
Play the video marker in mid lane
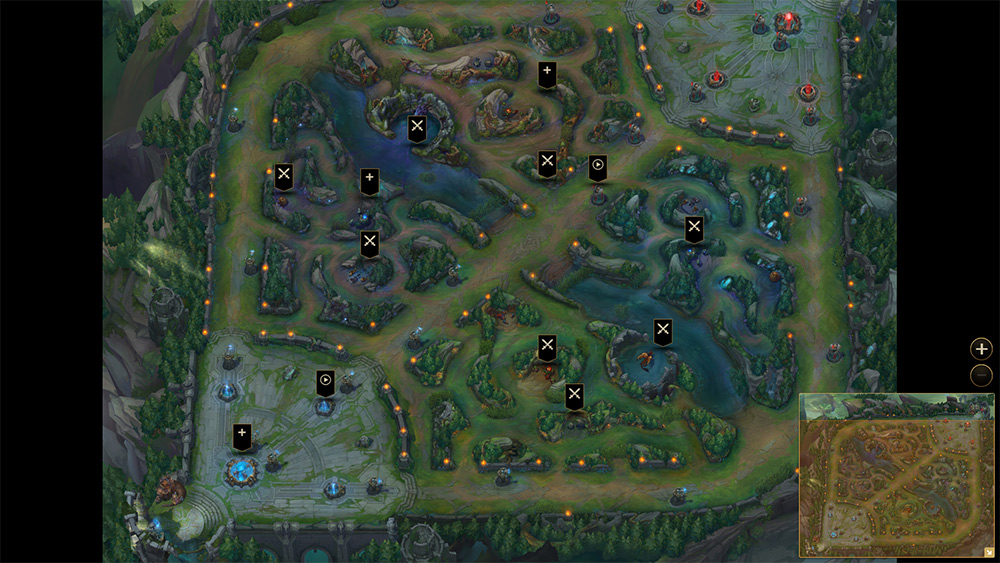point(598,166)
